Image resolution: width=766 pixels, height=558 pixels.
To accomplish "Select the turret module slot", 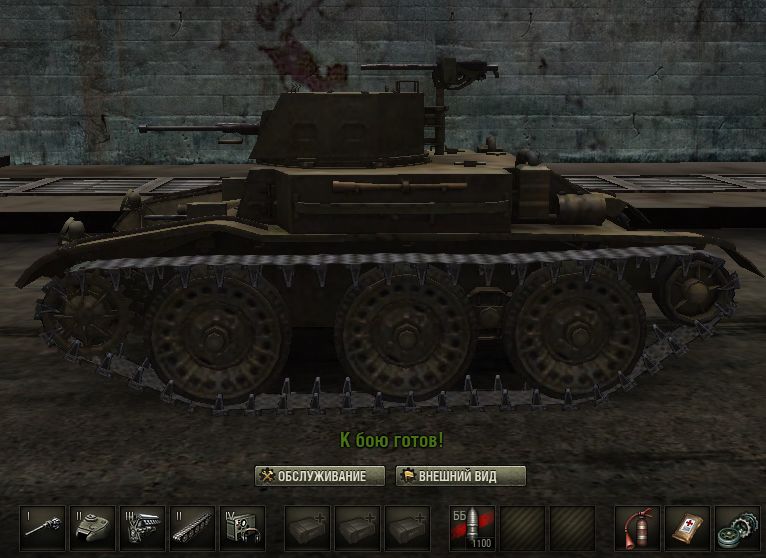I will point(92,527).
